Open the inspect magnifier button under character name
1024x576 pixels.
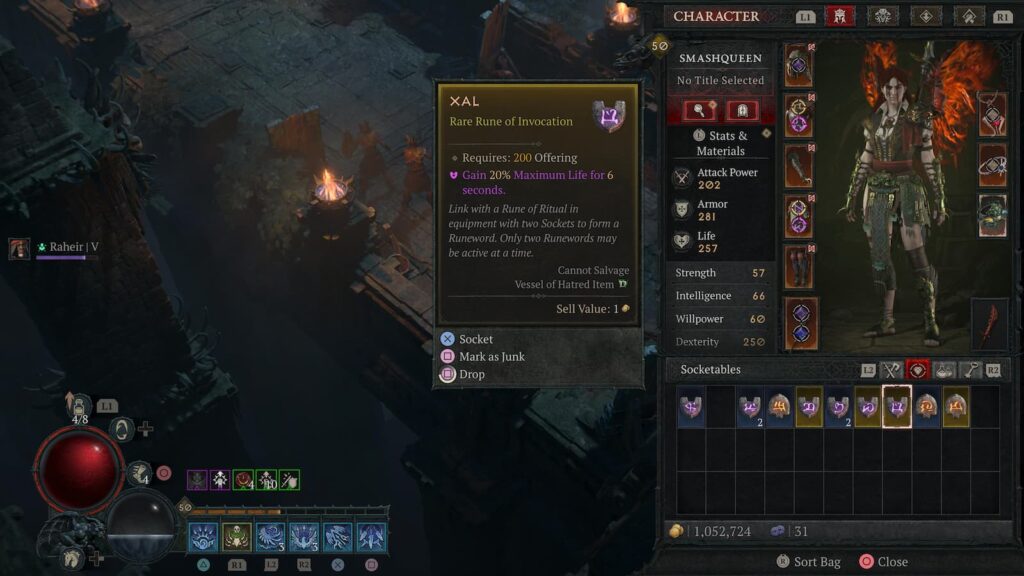click(x=698, y=110)
